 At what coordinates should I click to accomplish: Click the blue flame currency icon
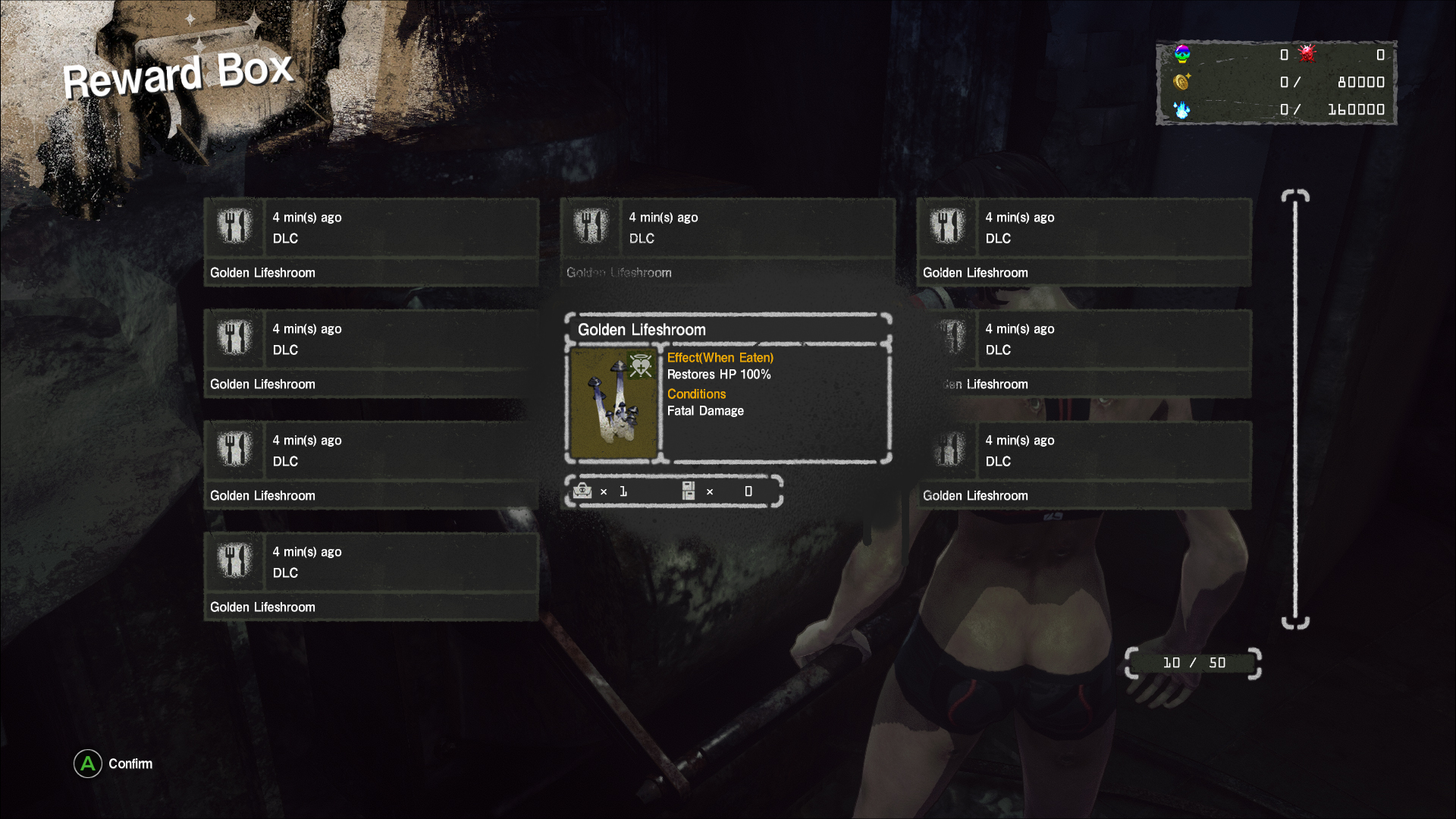(x=1181, y=110)
